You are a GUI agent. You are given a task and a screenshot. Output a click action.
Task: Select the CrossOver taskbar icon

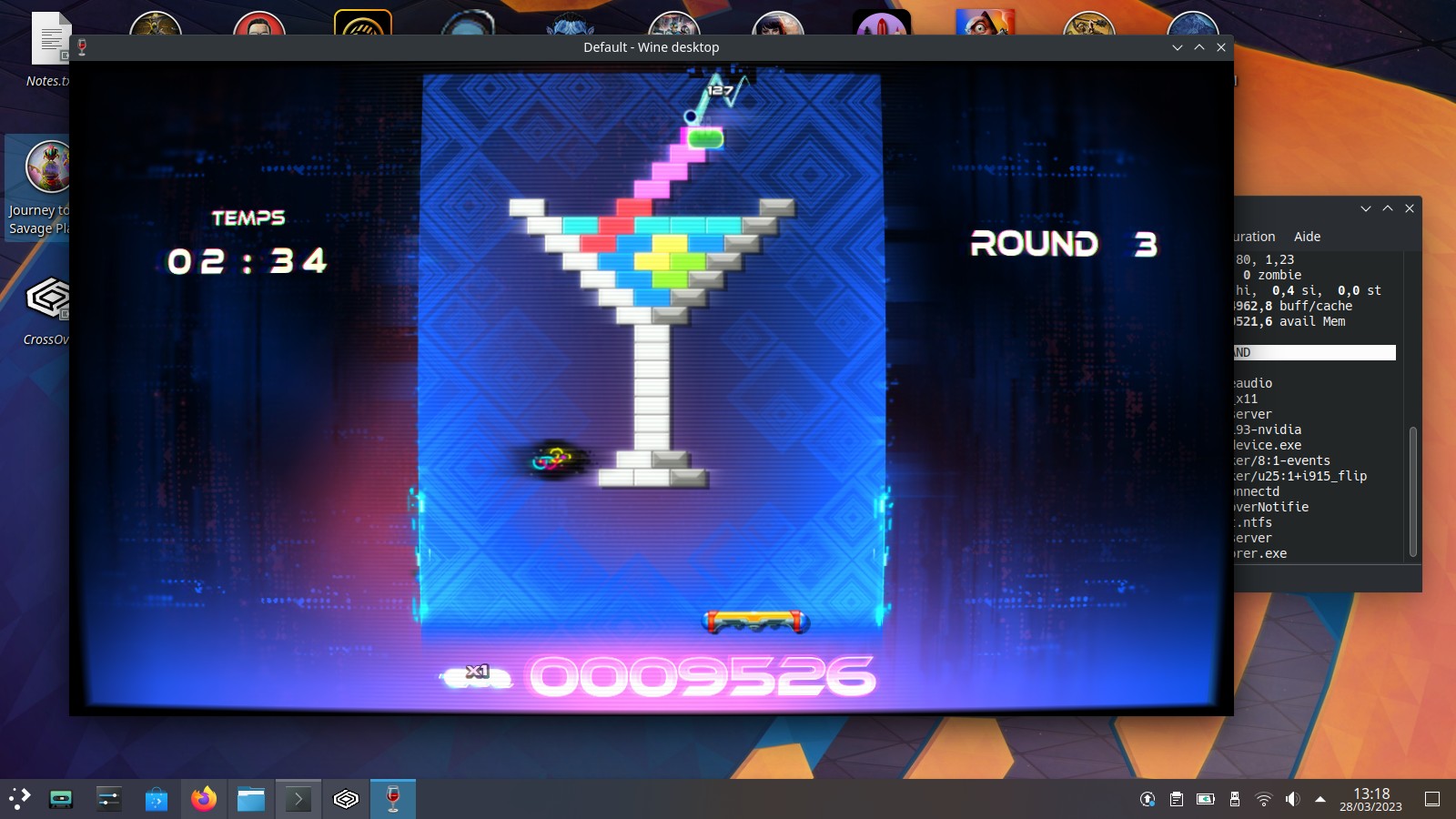(347, 800)
